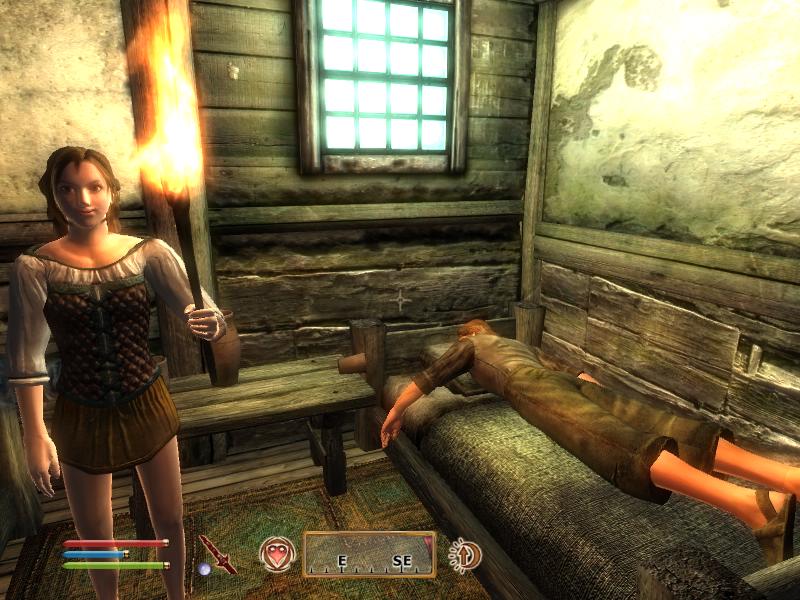Click the heart-shaped restoration spell icon

point(277,554)
